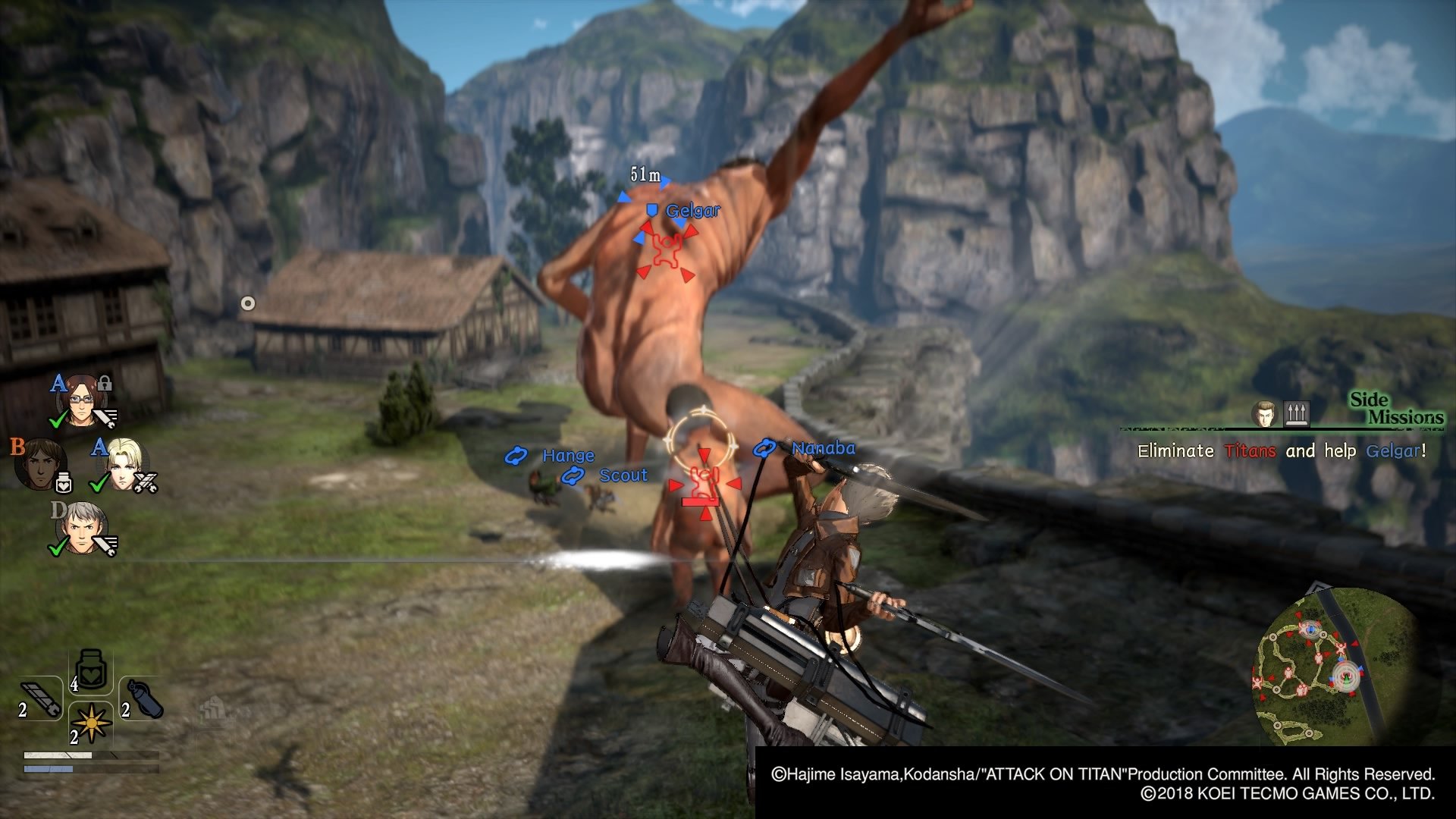Click Gelgar's portrait above the mission banner
Viewport: 1456px width, 819px height.
[x=1264, y=413]
